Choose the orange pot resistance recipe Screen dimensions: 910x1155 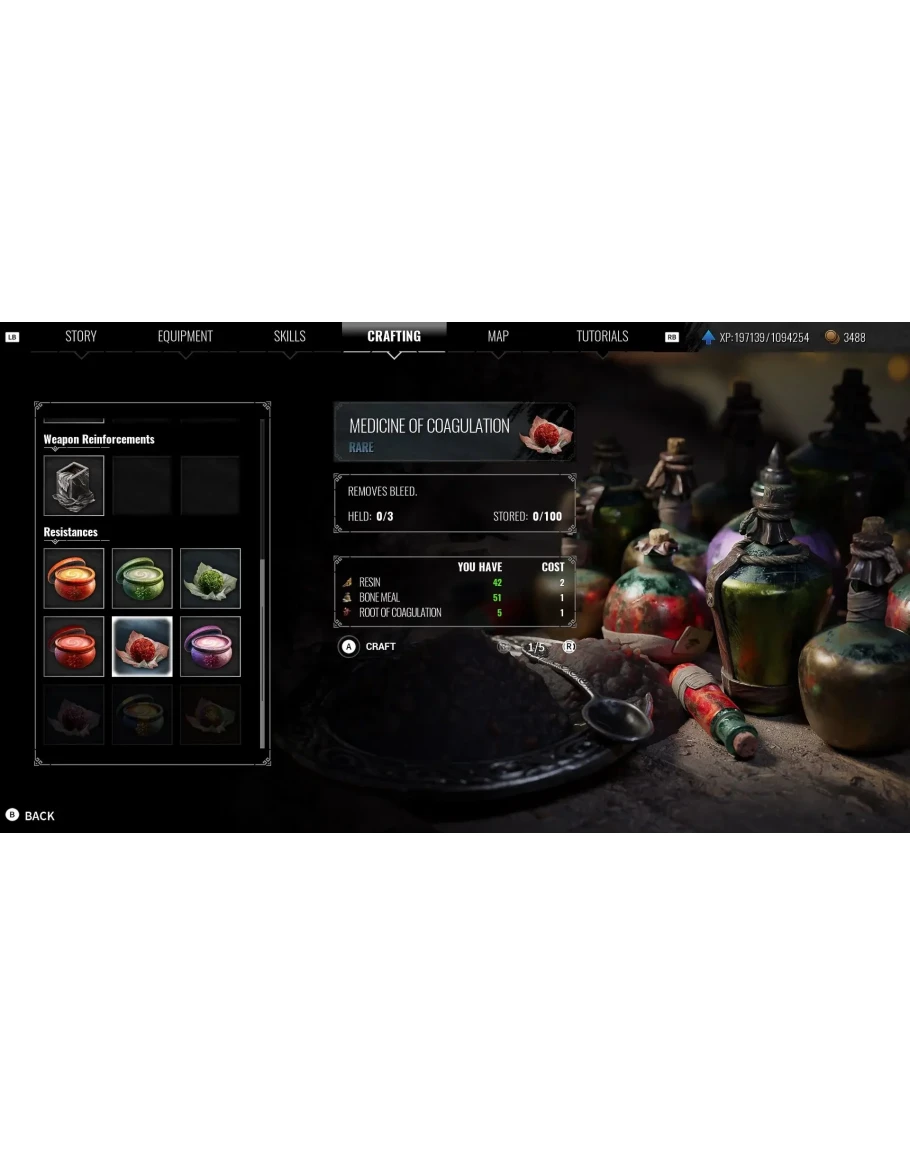74,578
